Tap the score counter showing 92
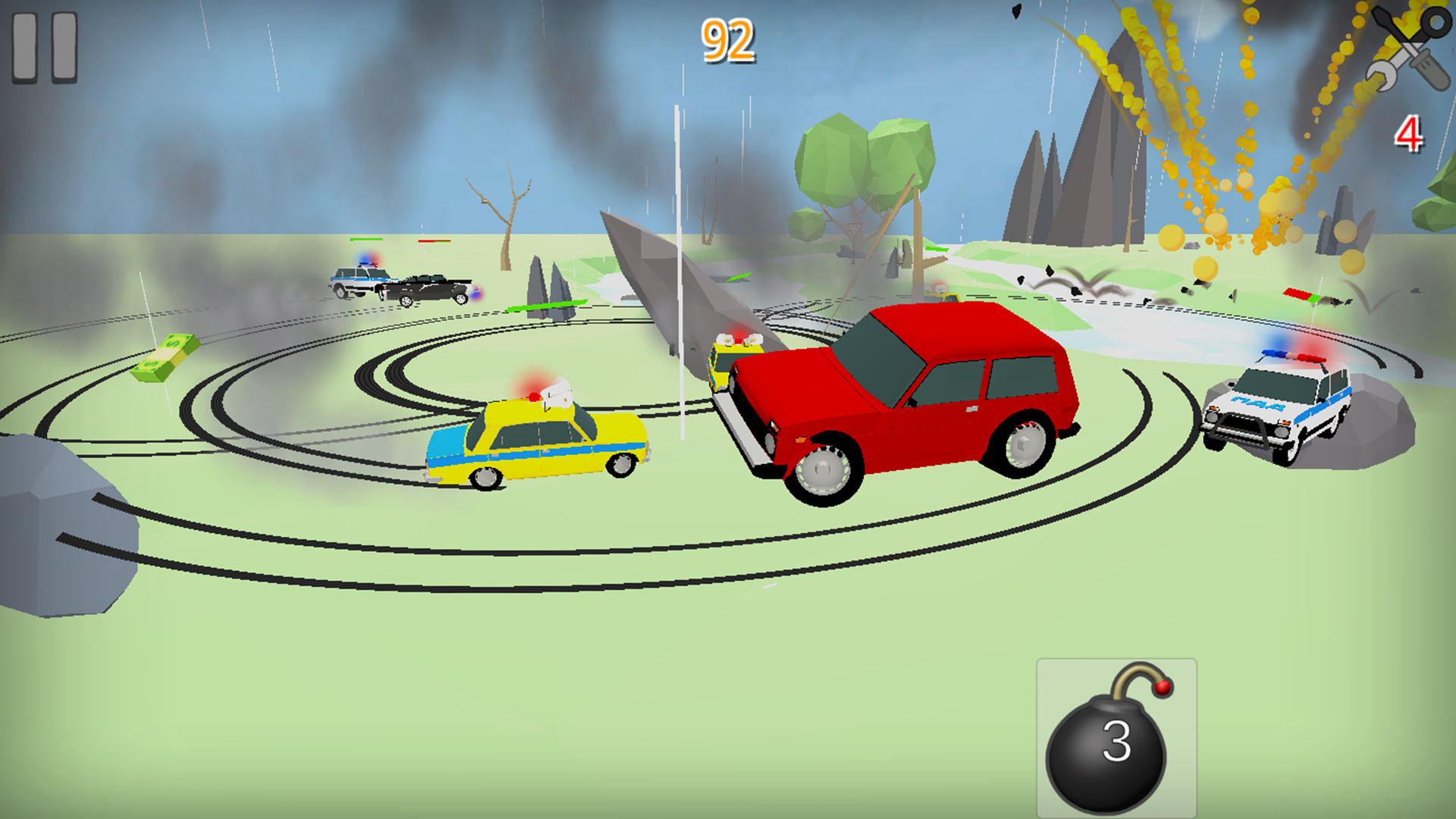 pyautogui.click(x=727, y=39)
